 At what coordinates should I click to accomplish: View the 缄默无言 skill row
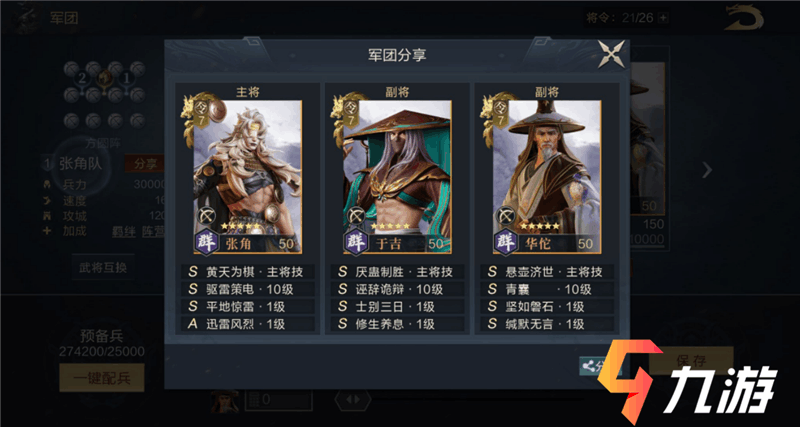click(546, 324)
